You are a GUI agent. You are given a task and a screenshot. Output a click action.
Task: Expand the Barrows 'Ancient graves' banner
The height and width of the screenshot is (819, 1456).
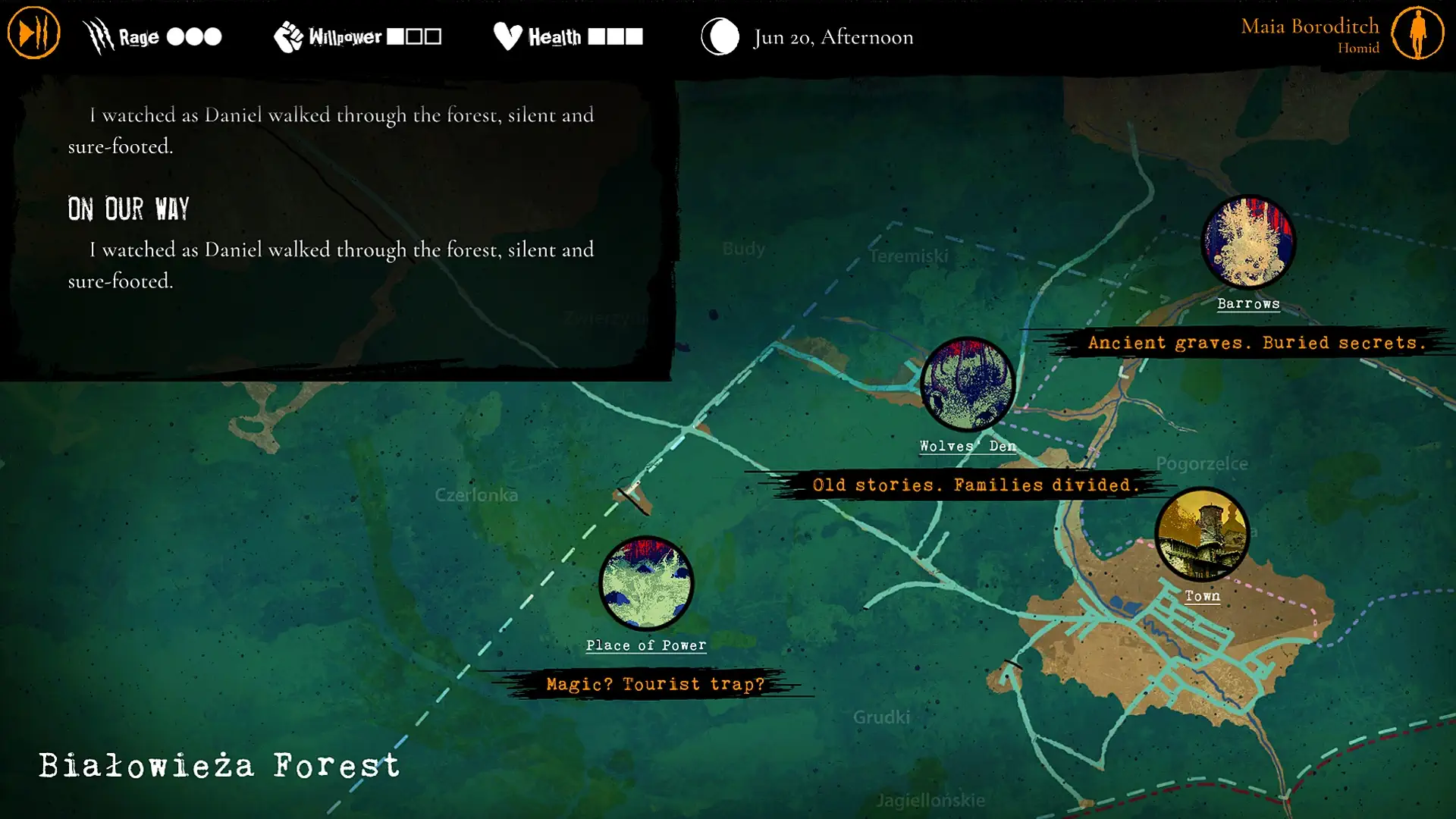pos(1257,342)
